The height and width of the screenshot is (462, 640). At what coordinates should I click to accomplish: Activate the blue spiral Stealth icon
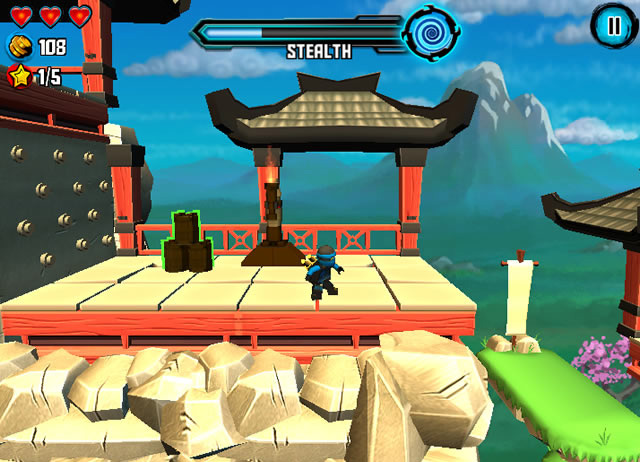click(430, 32)
